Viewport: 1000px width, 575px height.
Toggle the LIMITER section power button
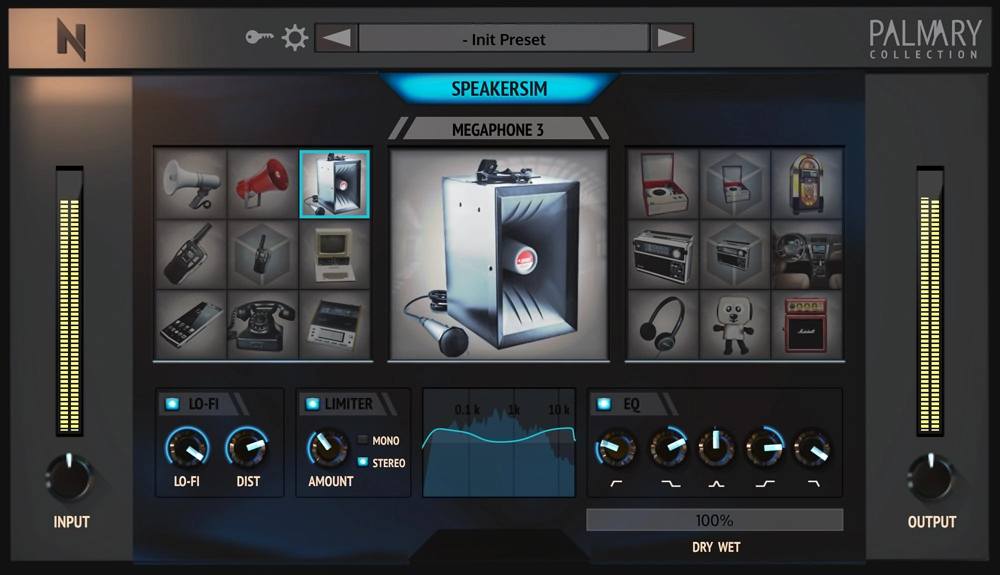coord(312,404)
